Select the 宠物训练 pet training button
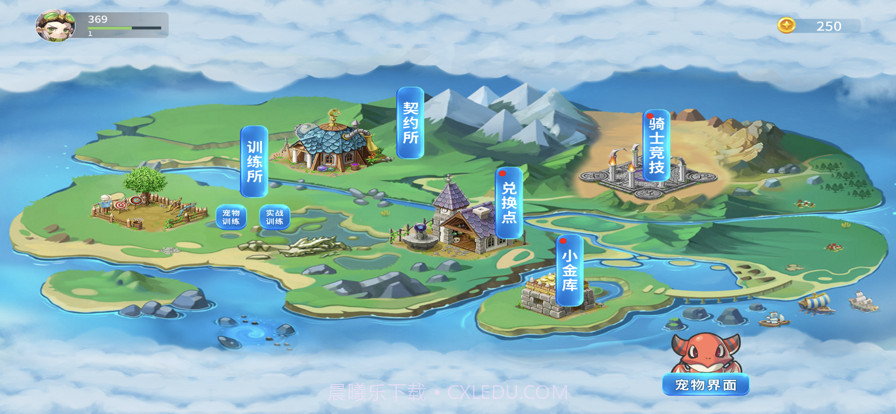The height and width of the screenshot is (414, 896). [x=231, y=216]
